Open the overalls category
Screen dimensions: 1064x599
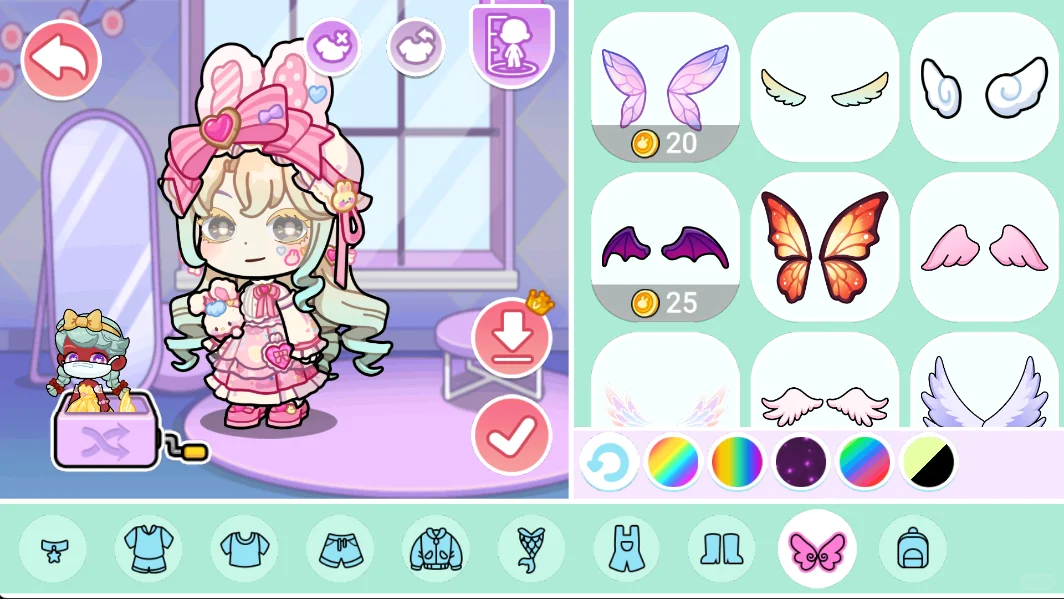(626, 549)
